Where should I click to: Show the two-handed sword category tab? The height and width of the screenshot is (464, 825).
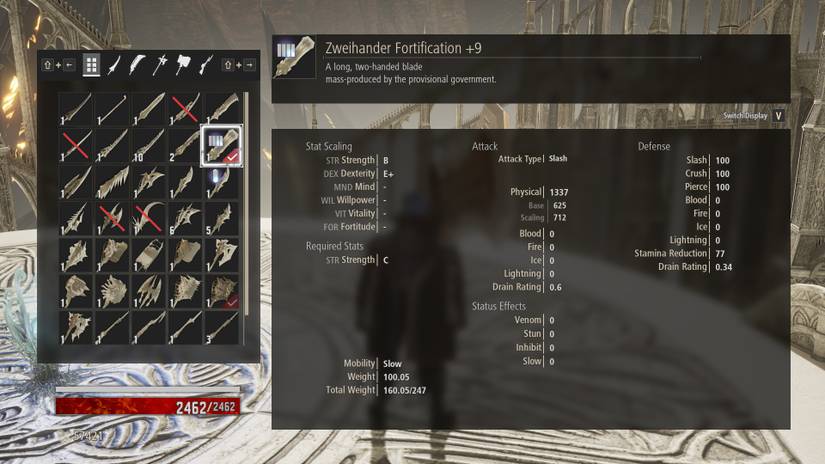click(x=137, y=66)
